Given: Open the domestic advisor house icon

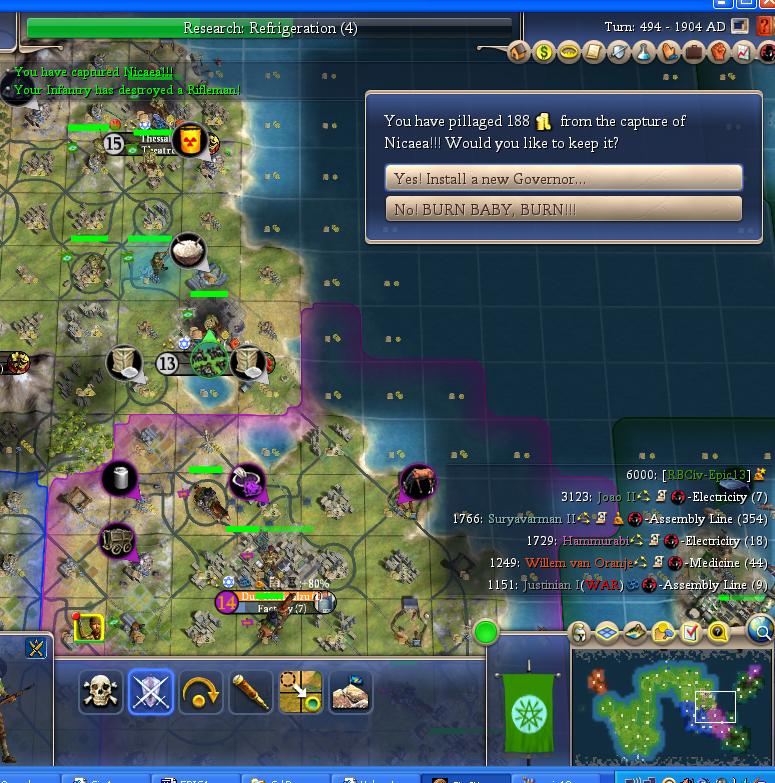Looking at the screenshot, I should click(519, 52).
